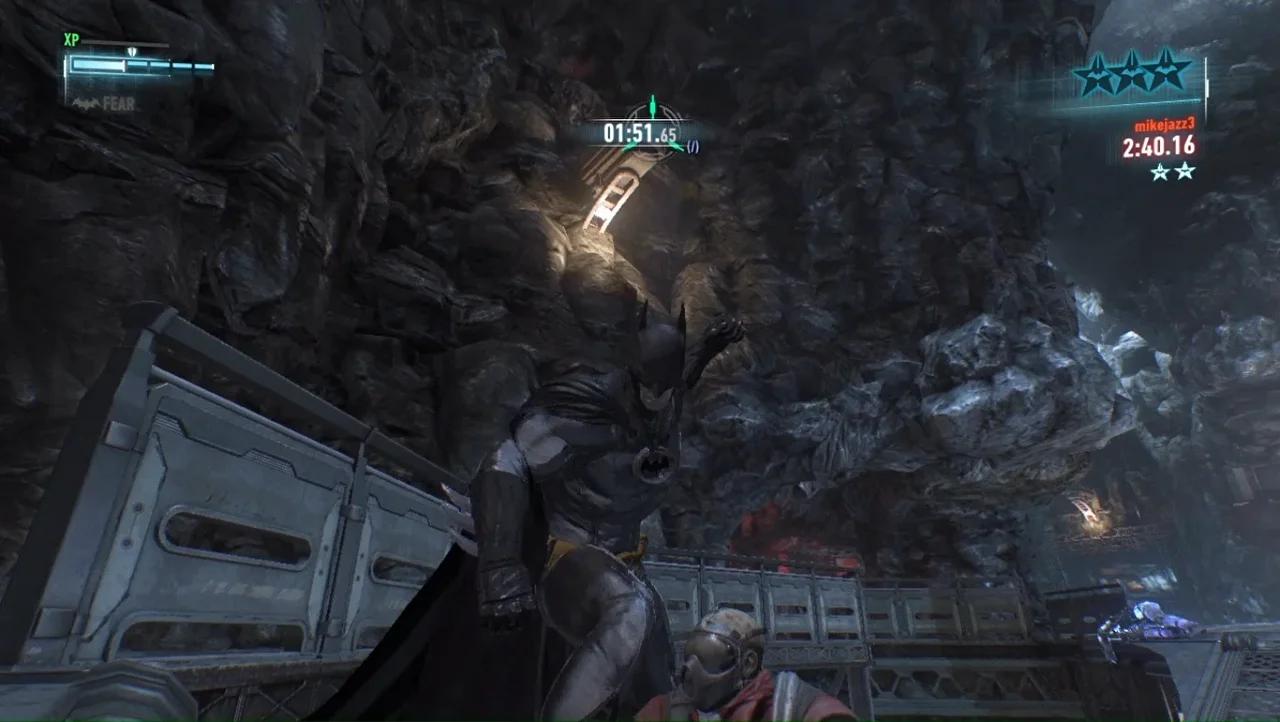Open the FEAR meter menu label
The height and width of the screenshot is (722, 1280).
tap(118, 103)
